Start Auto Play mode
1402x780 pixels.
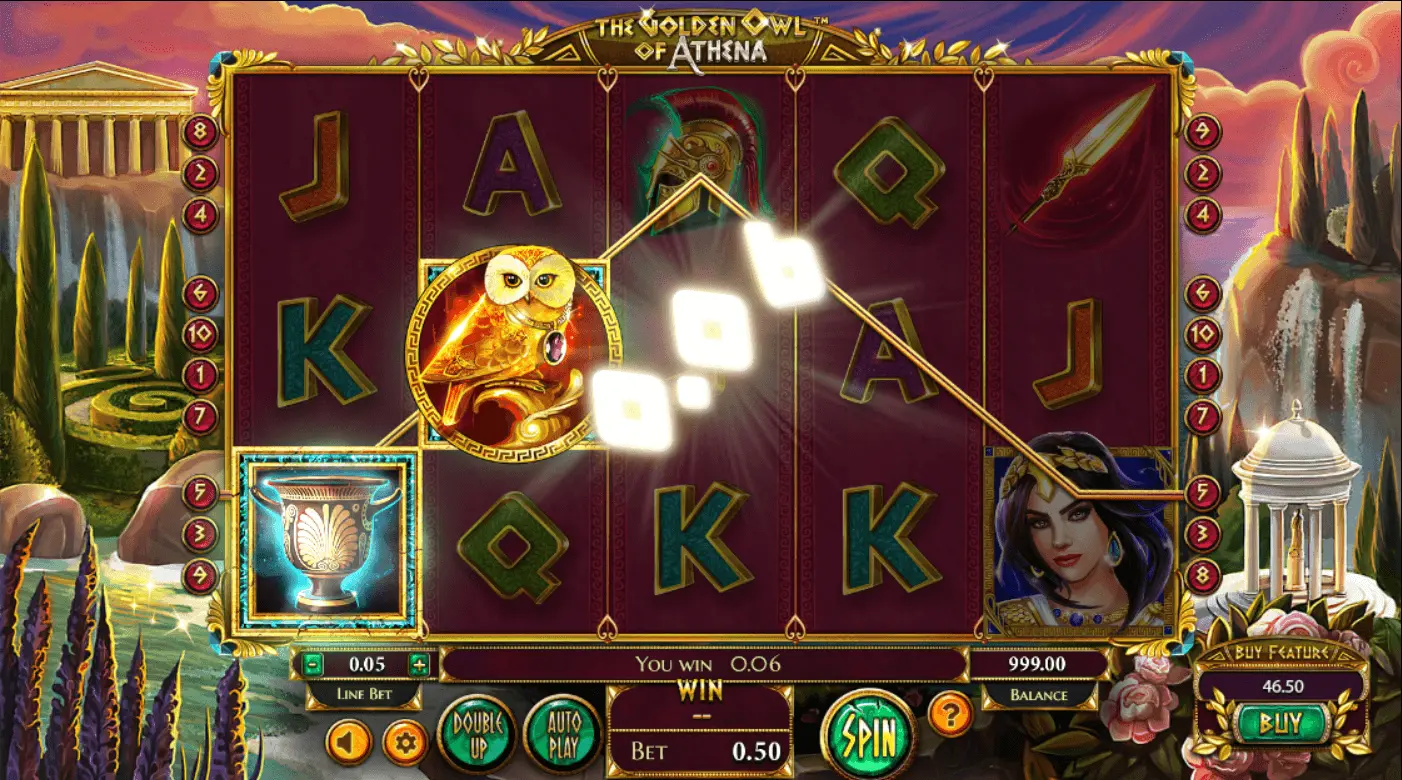click(x=560, y=734)
